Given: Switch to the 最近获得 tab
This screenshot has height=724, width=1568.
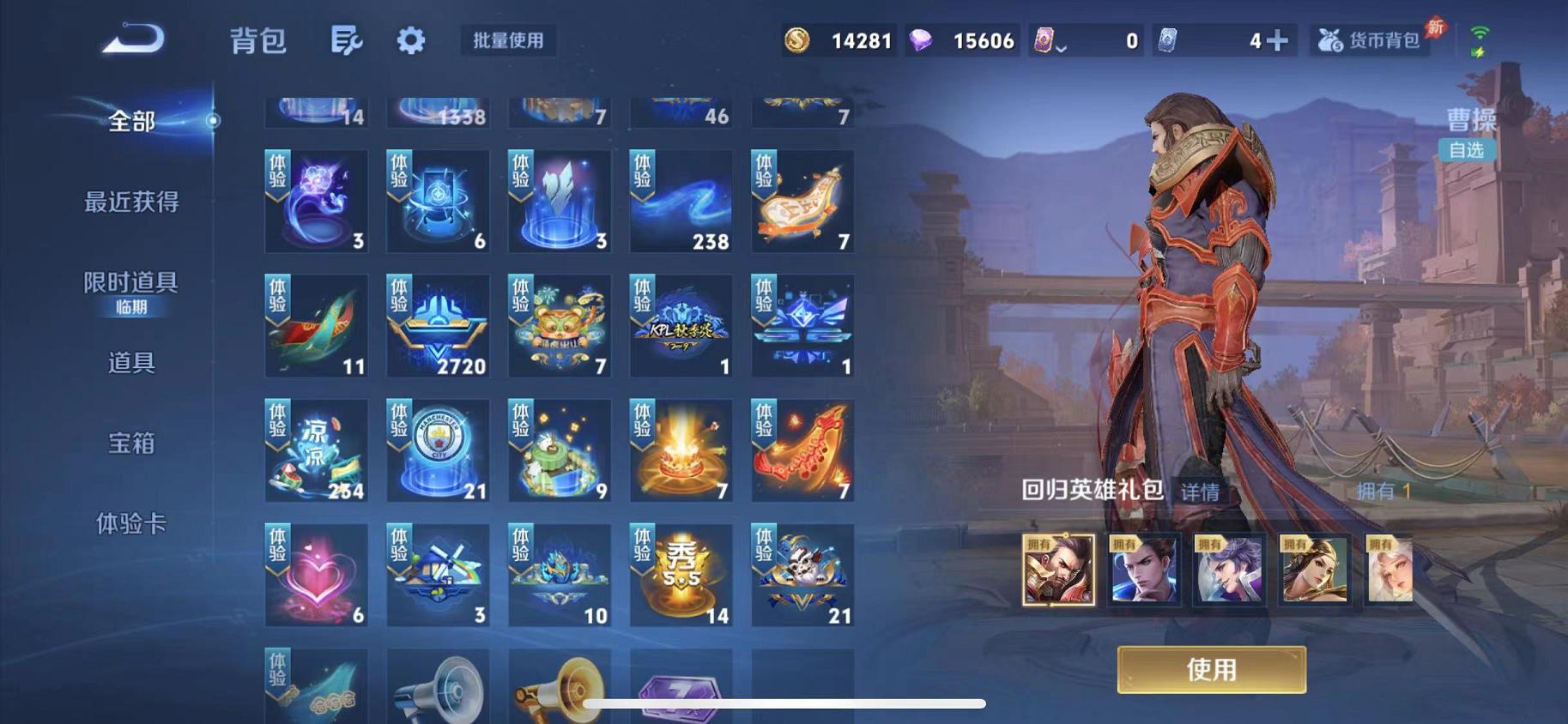Looking at the screenshot, I should click(129, 202).
